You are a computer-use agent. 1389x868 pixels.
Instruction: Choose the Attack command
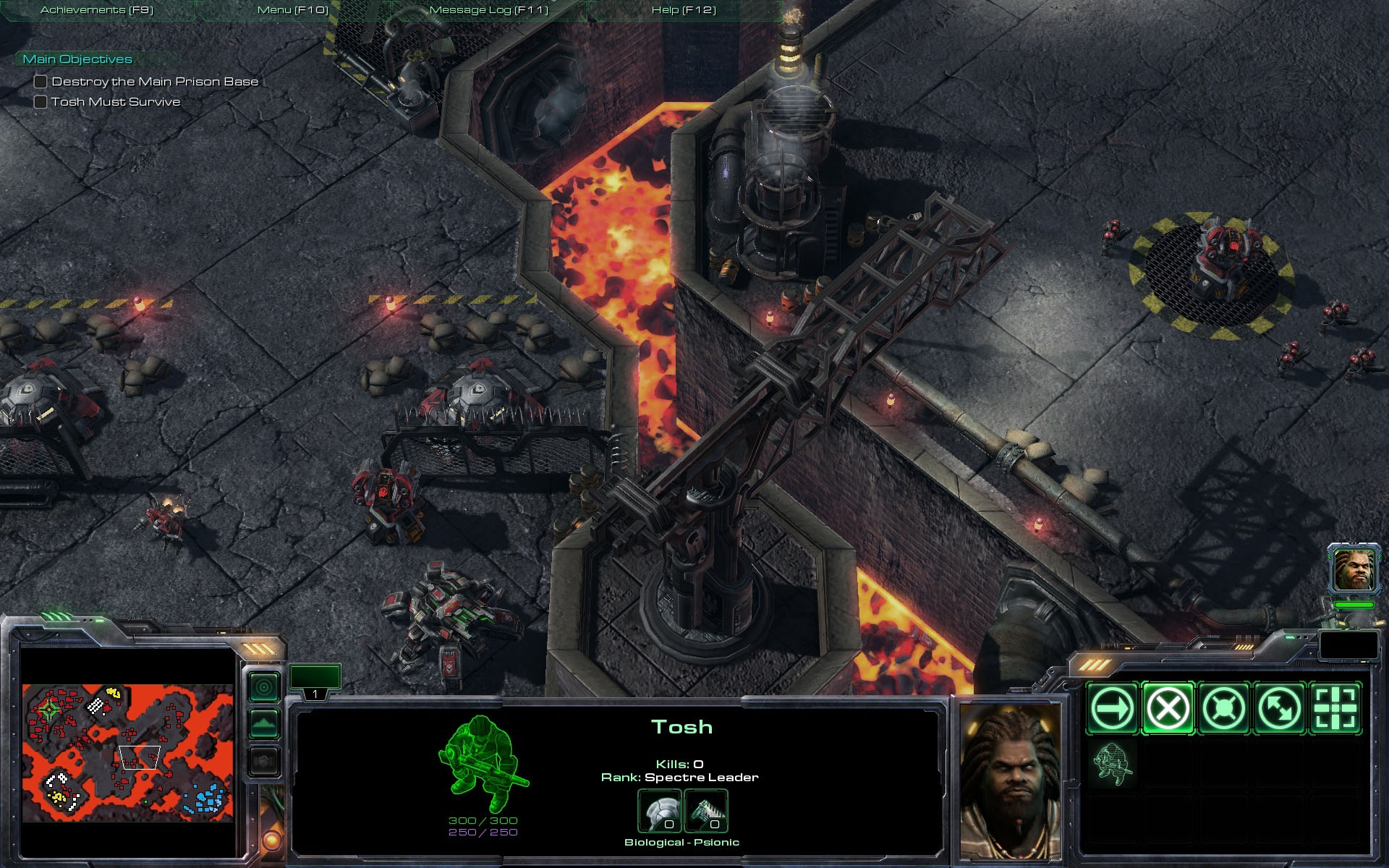[x=1335, y=708]
